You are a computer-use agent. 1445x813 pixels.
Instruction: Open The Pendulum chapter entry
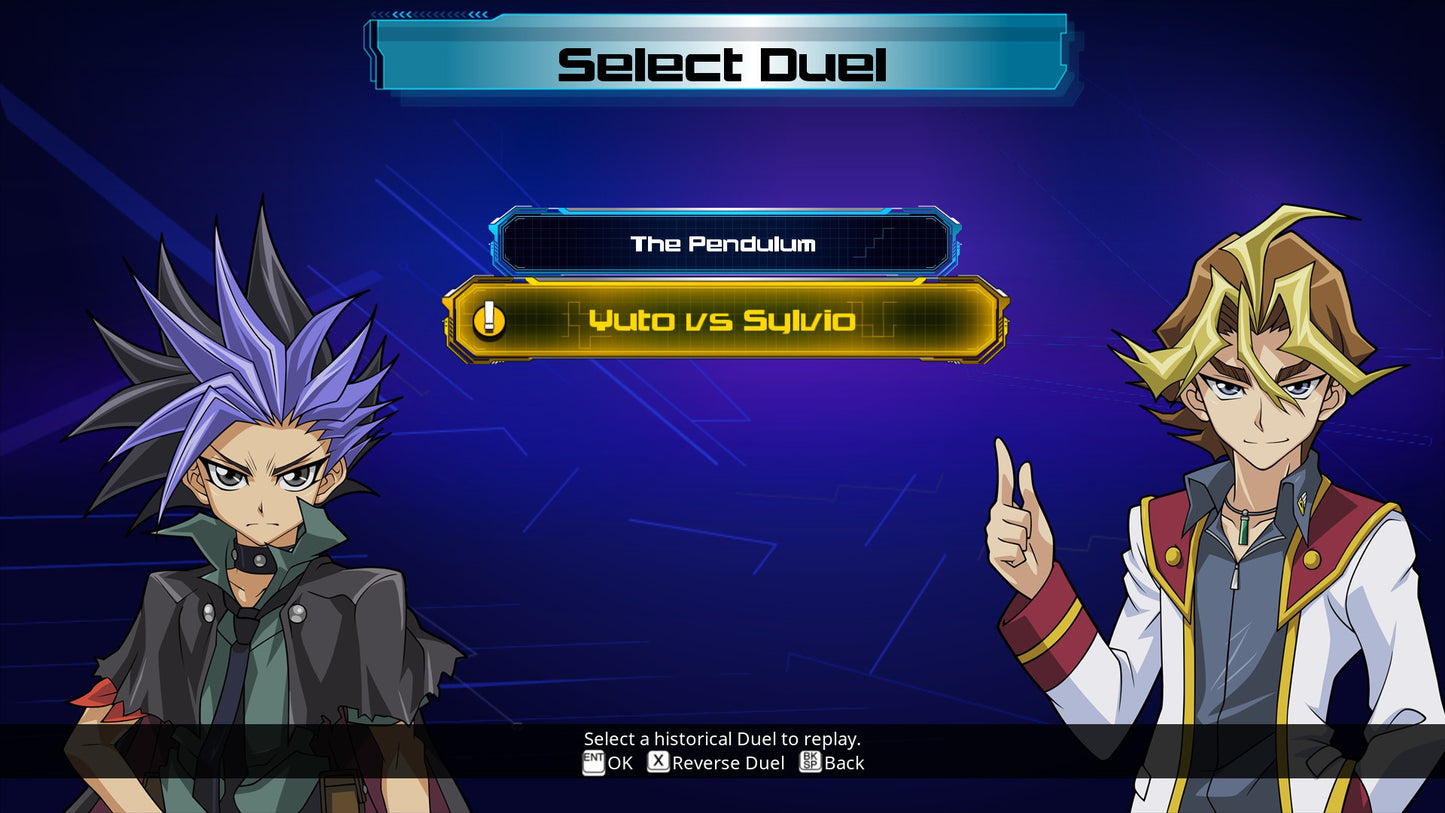point(722,242)
